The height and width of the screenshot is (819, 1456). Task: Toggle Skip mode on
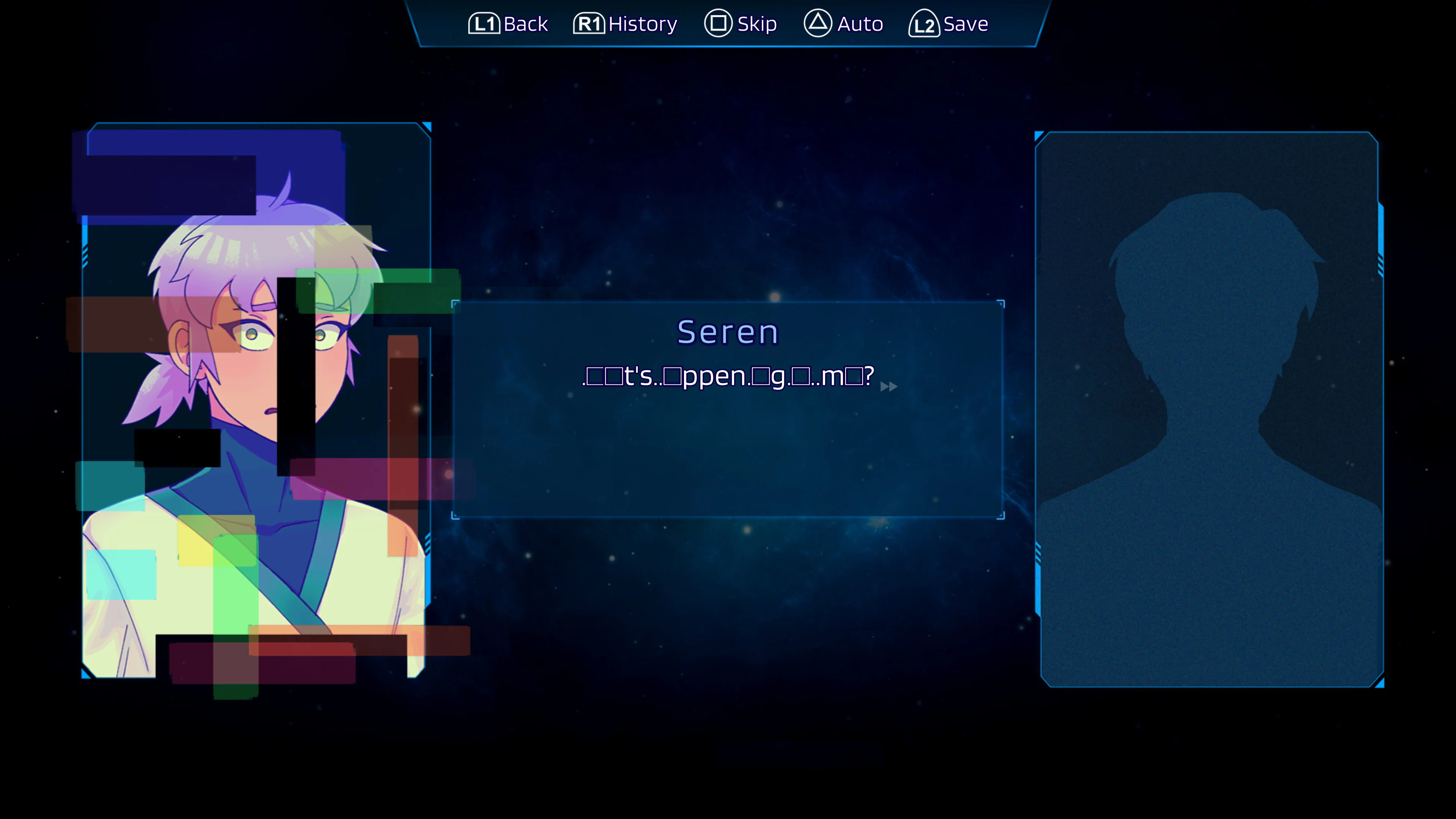pyautogui.click(x=742, y=24)
